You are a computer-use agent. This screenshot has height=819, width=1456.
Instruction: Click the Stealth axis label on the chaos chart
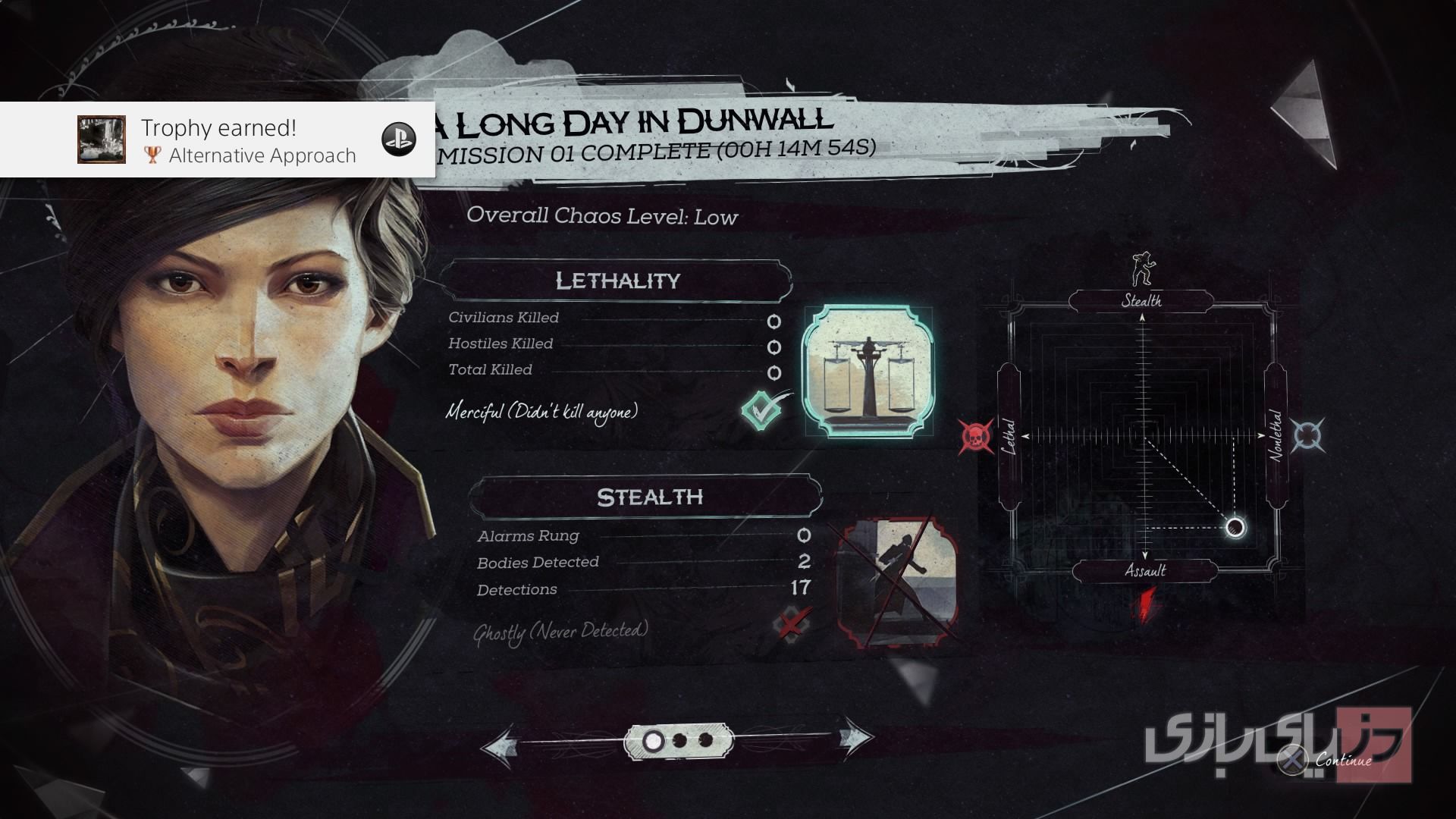(x=1141, y=301)
